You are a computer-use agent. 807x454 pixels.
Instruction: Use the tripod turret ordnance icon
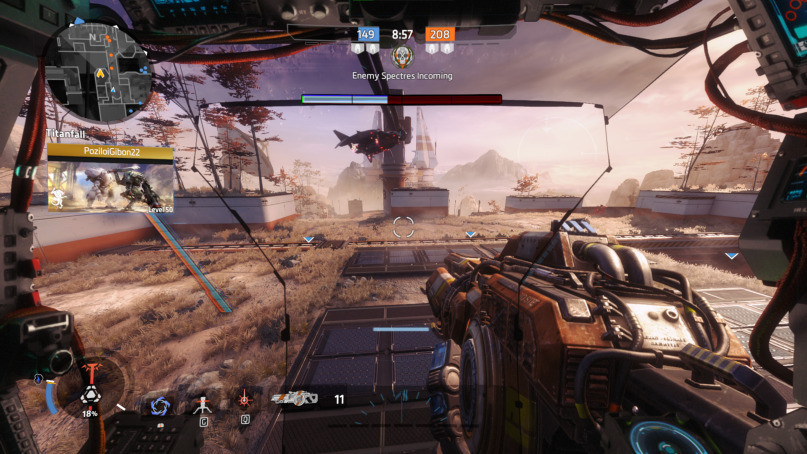tap(202, 404)
